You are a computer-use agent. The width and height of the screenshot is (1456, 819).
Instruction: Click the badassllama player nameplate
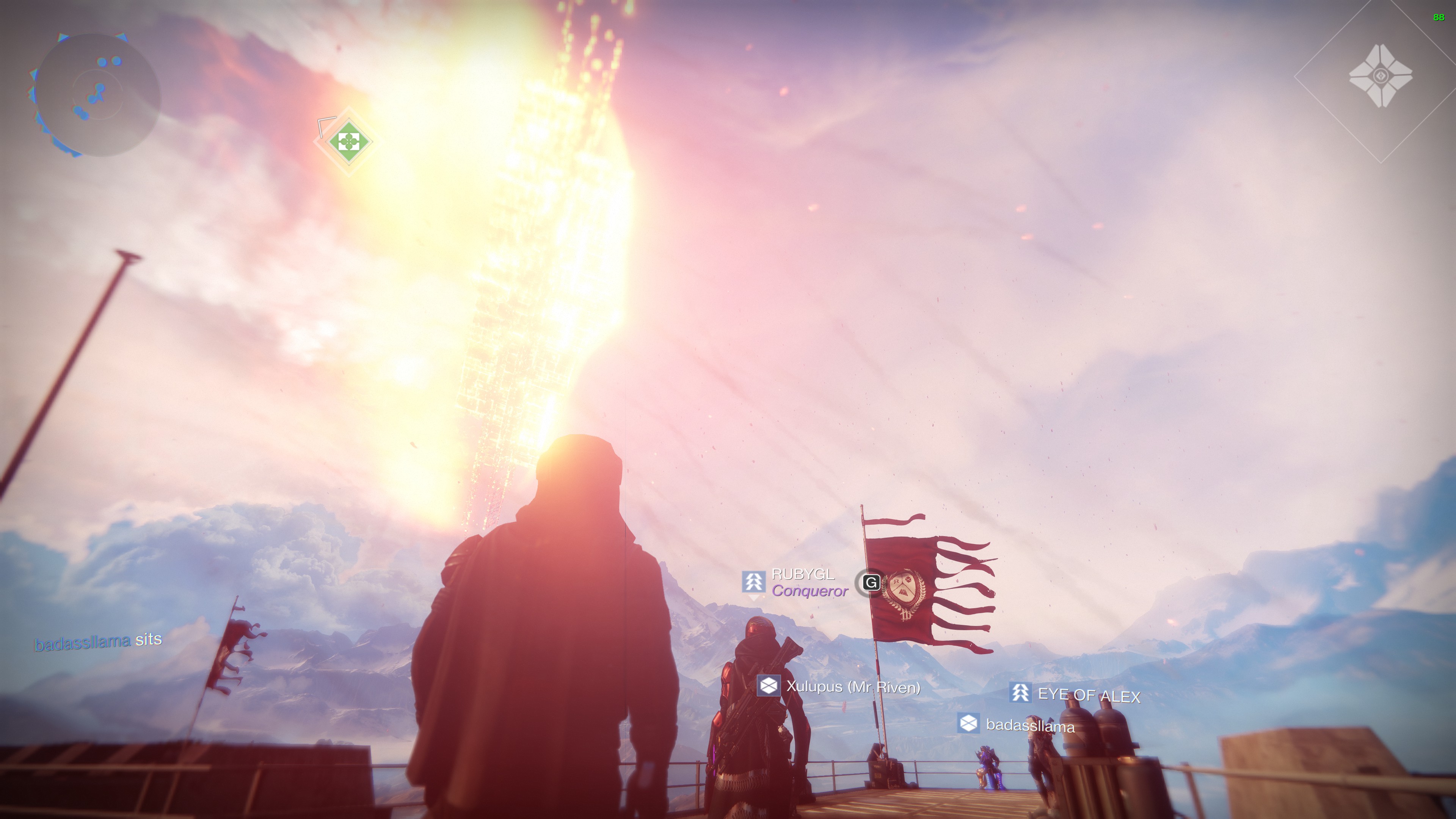[x=1016, y=725]
